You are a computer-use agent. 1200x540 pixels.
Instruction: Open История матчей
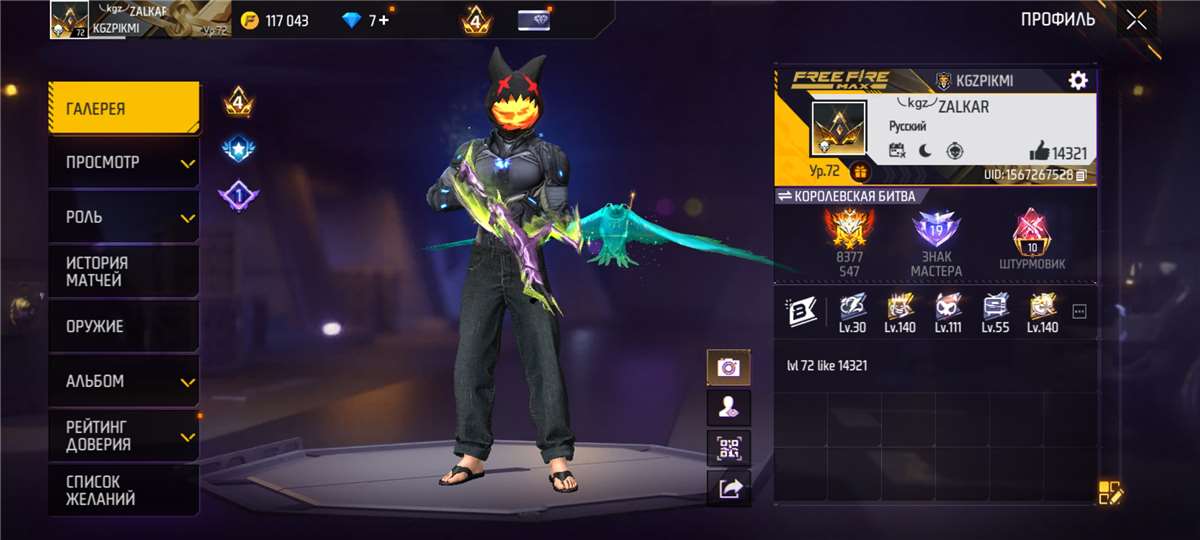click(x=124, y=271)
